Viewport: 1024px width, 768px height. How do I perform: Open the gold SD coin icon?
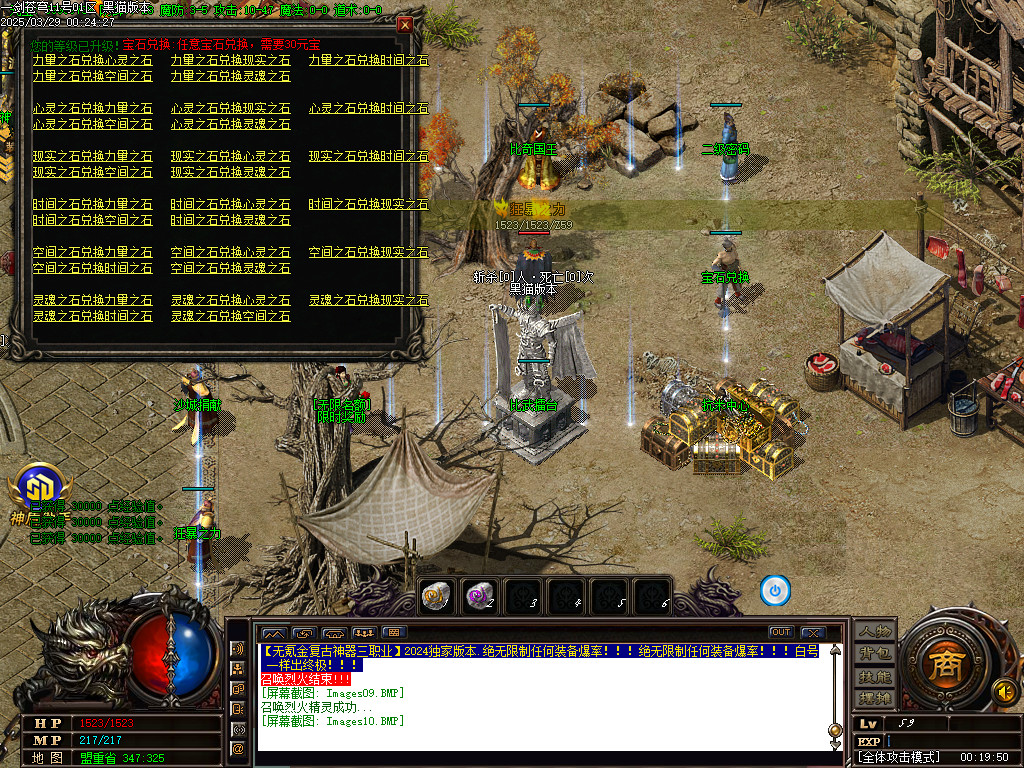point(37,487)
